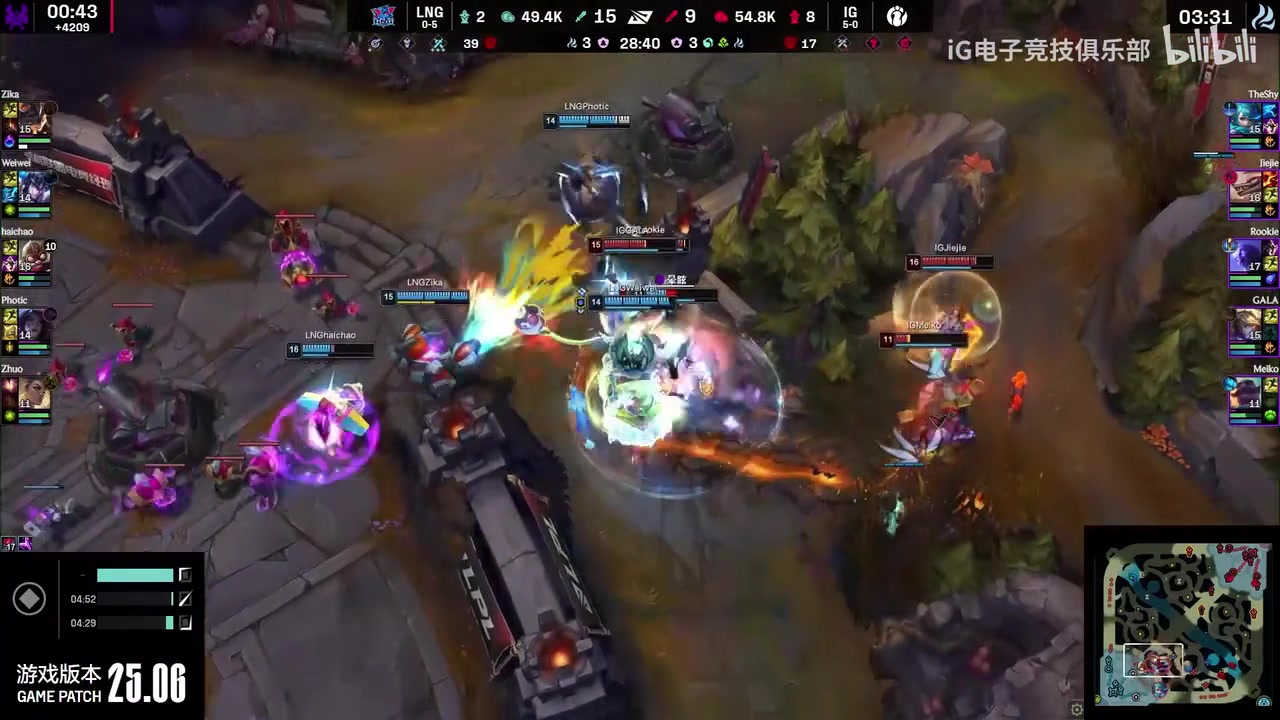1280x720 pixels.
Task: Select Jiejie's champion portrait
Action: pos(1245,187)
